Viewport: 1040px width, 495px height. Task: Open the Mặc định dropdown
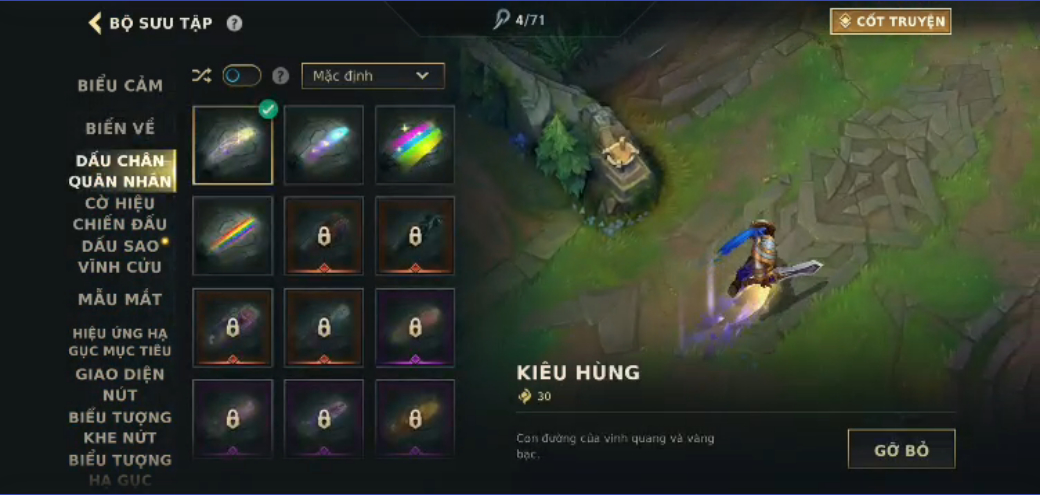click(x=372, y=76)
